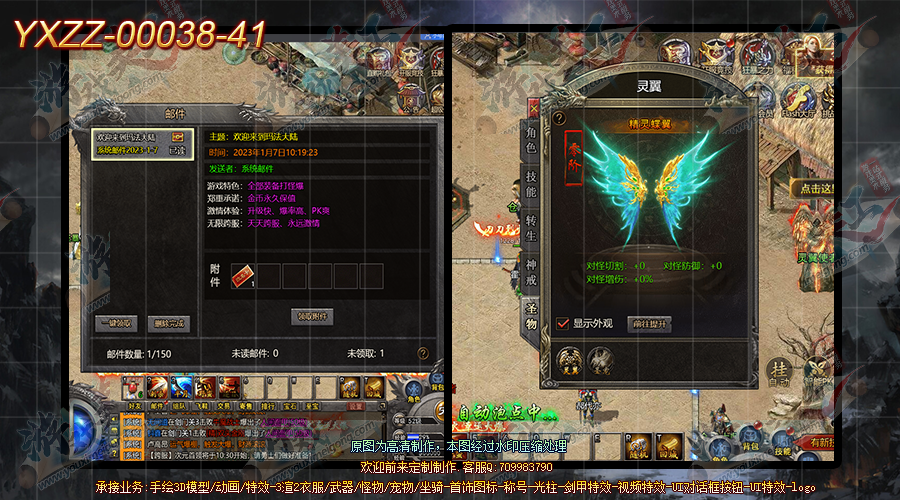
Task: Open the mail window help question mark
Action: coord(423,353)
